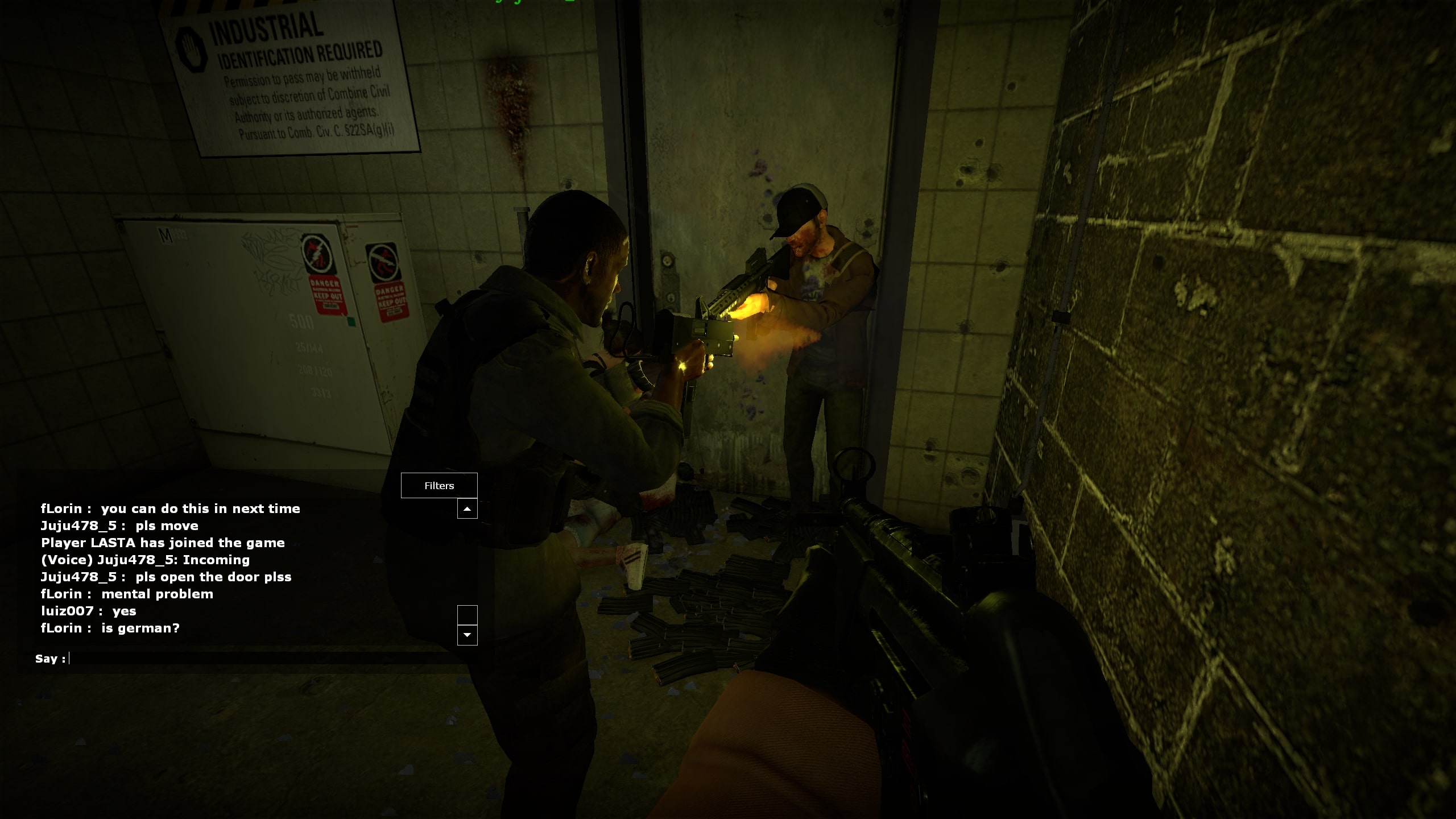
Task: Click the chat scroll up arrow
Action: [467, 509]
